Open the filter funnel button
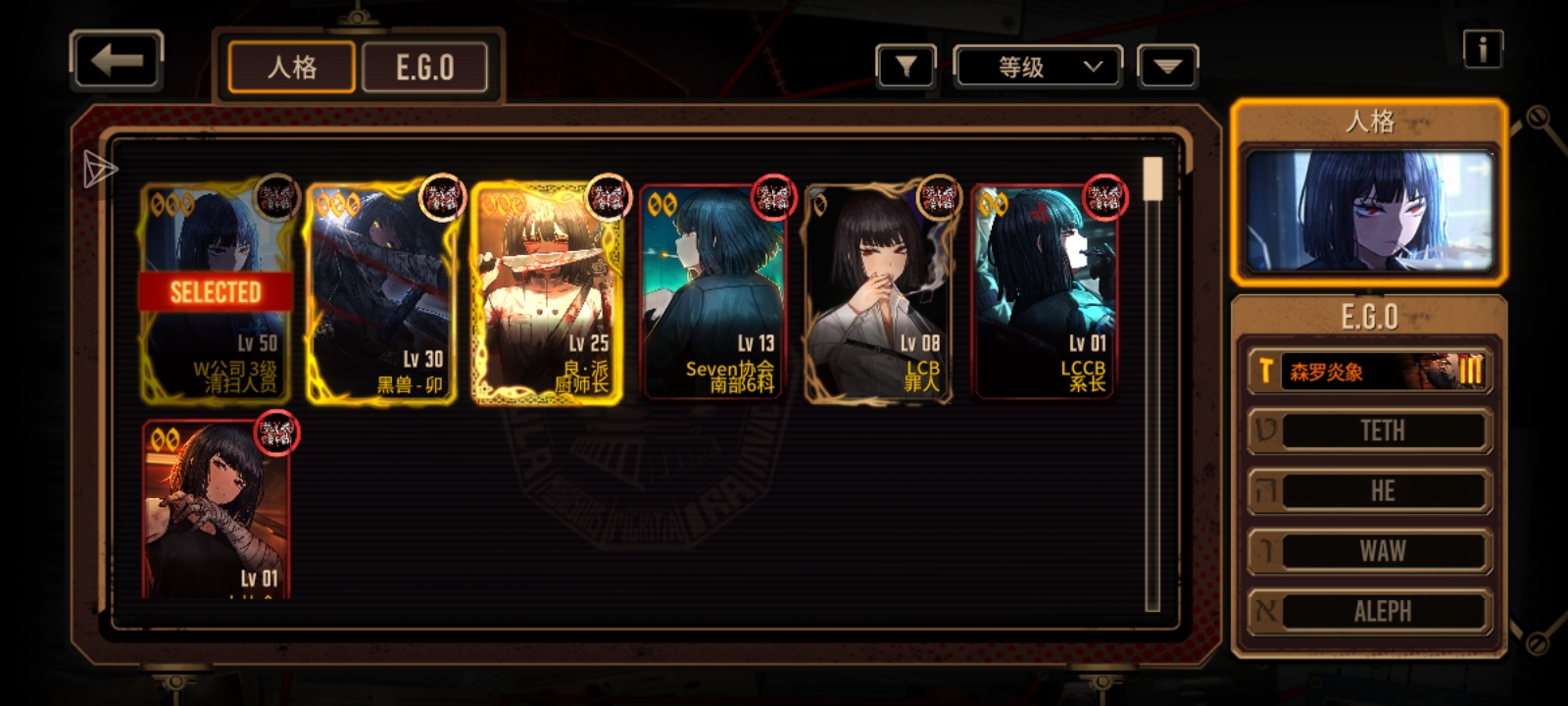This screenshot has height=706, width=1568. tap(906, 67)
